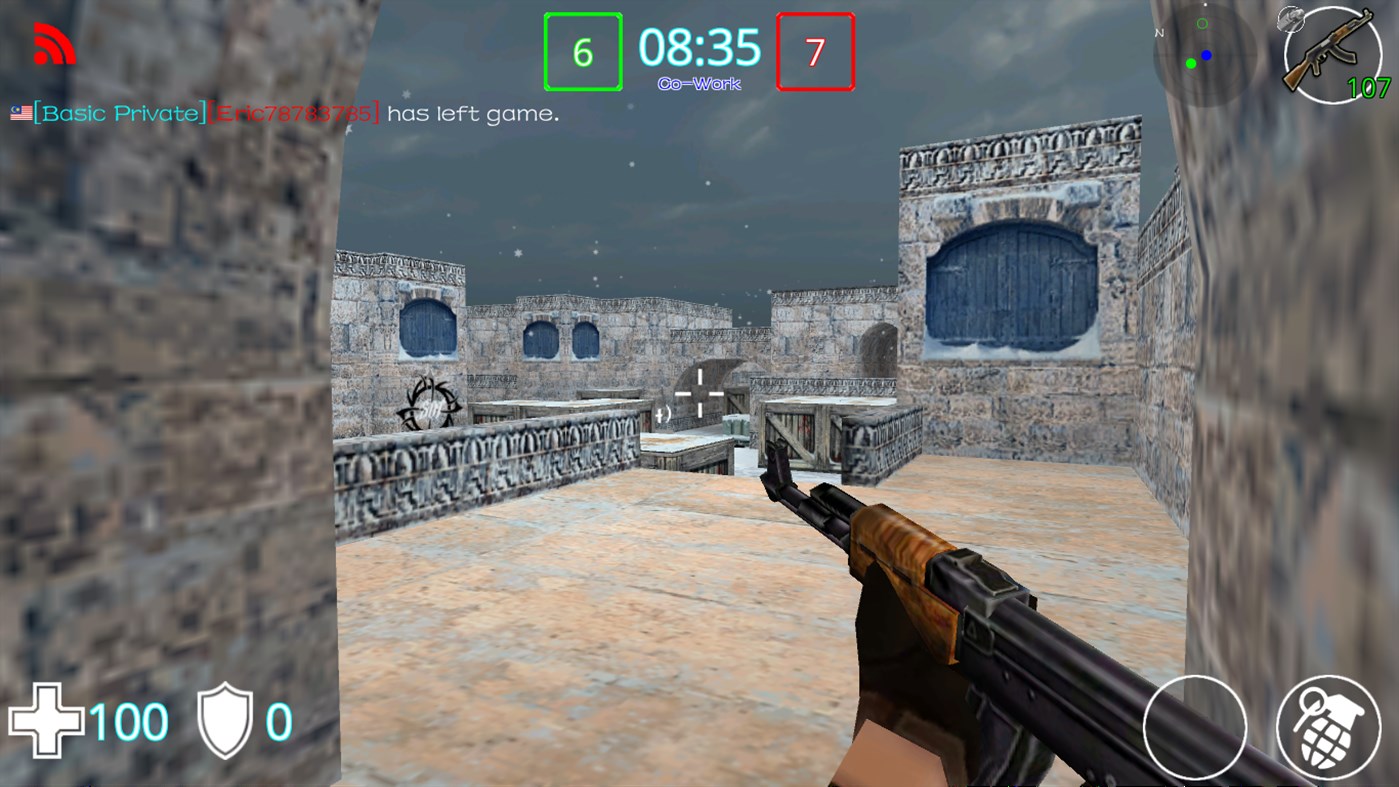
Task: Toggle the red enemy score box
Action: tap(816, 50)
